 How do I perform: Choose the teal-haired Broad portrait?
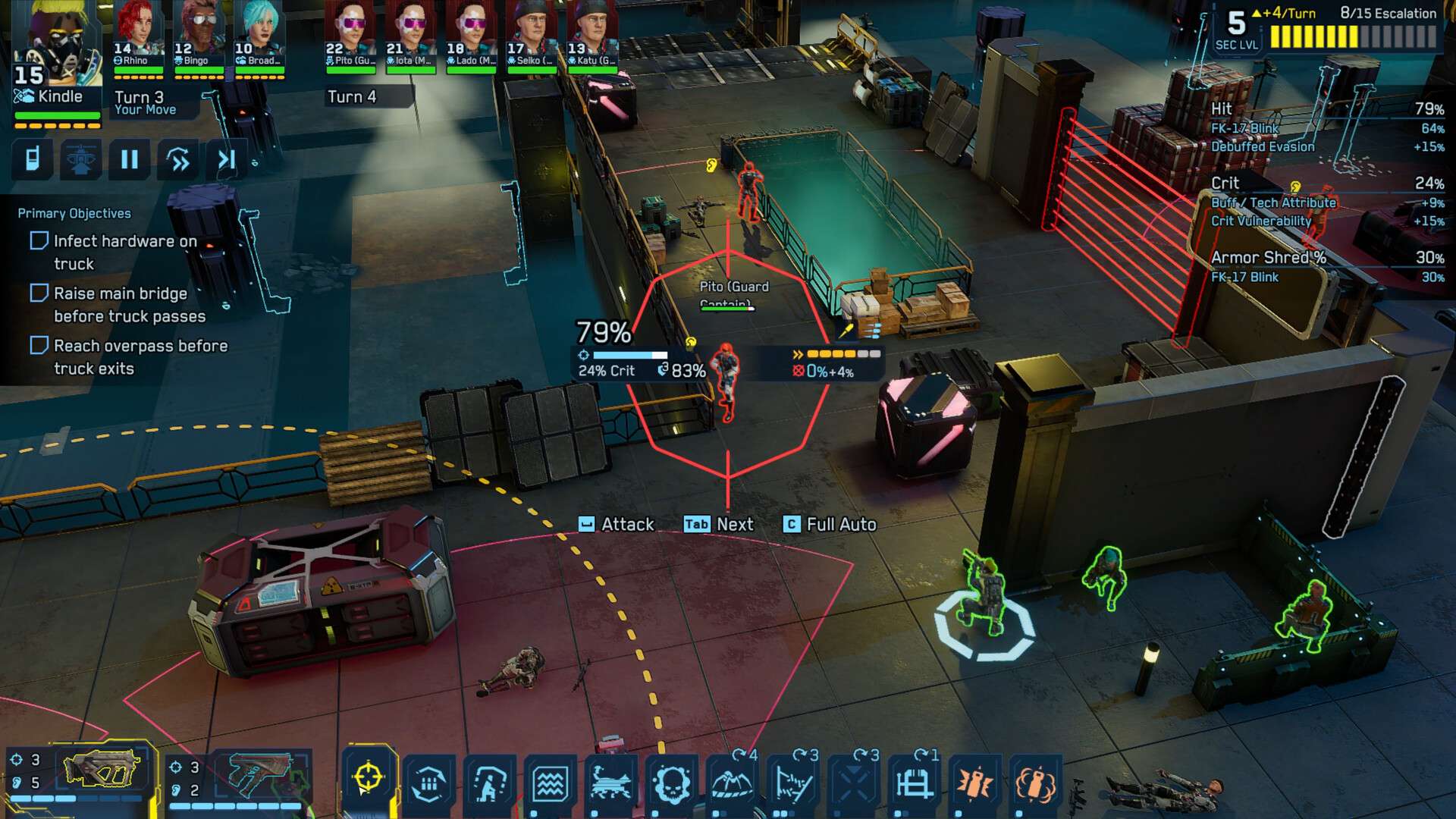tap(259, 36)
